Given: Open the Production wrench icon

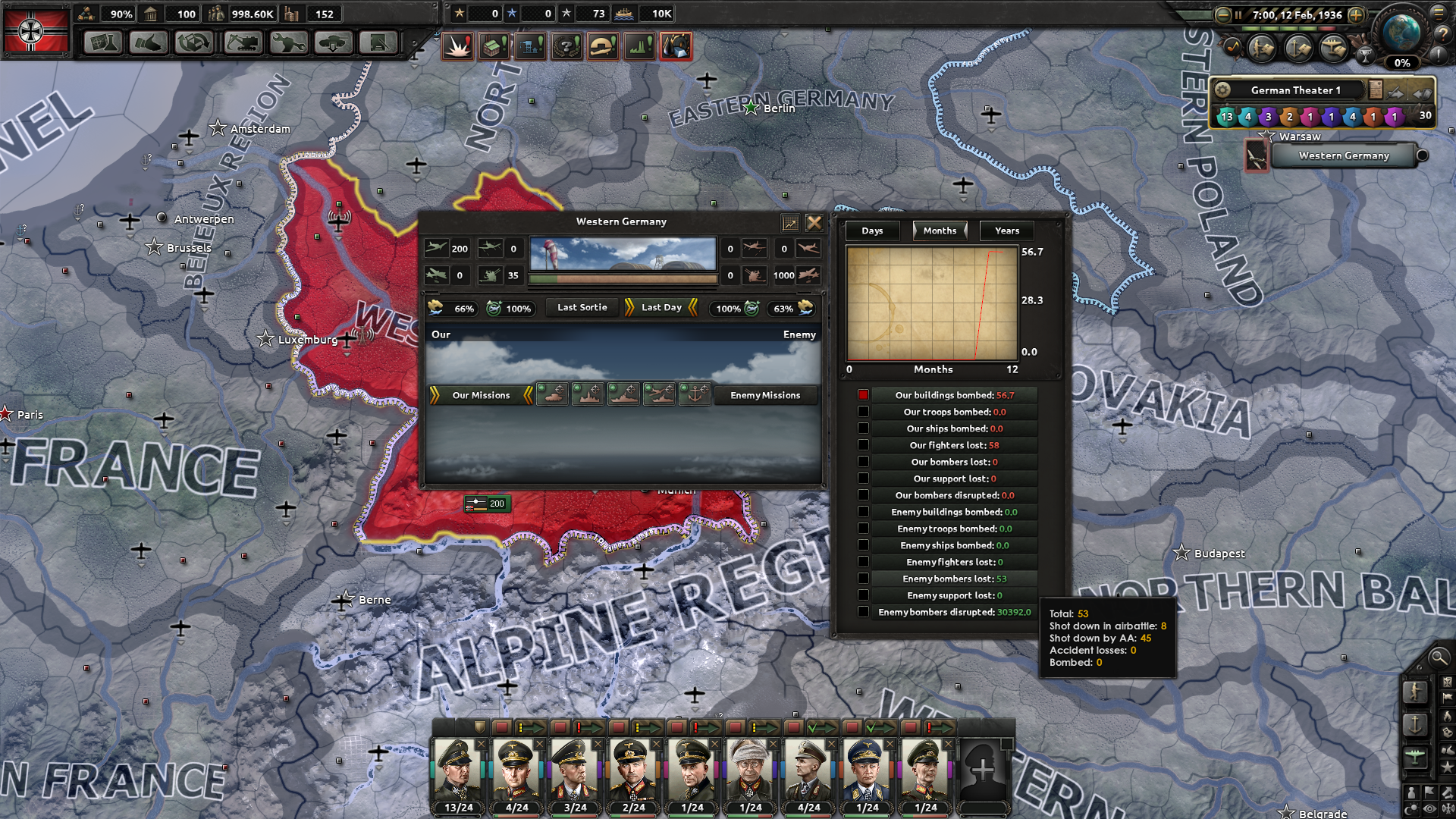Looking at the screenshot, I should pos(287,42).
